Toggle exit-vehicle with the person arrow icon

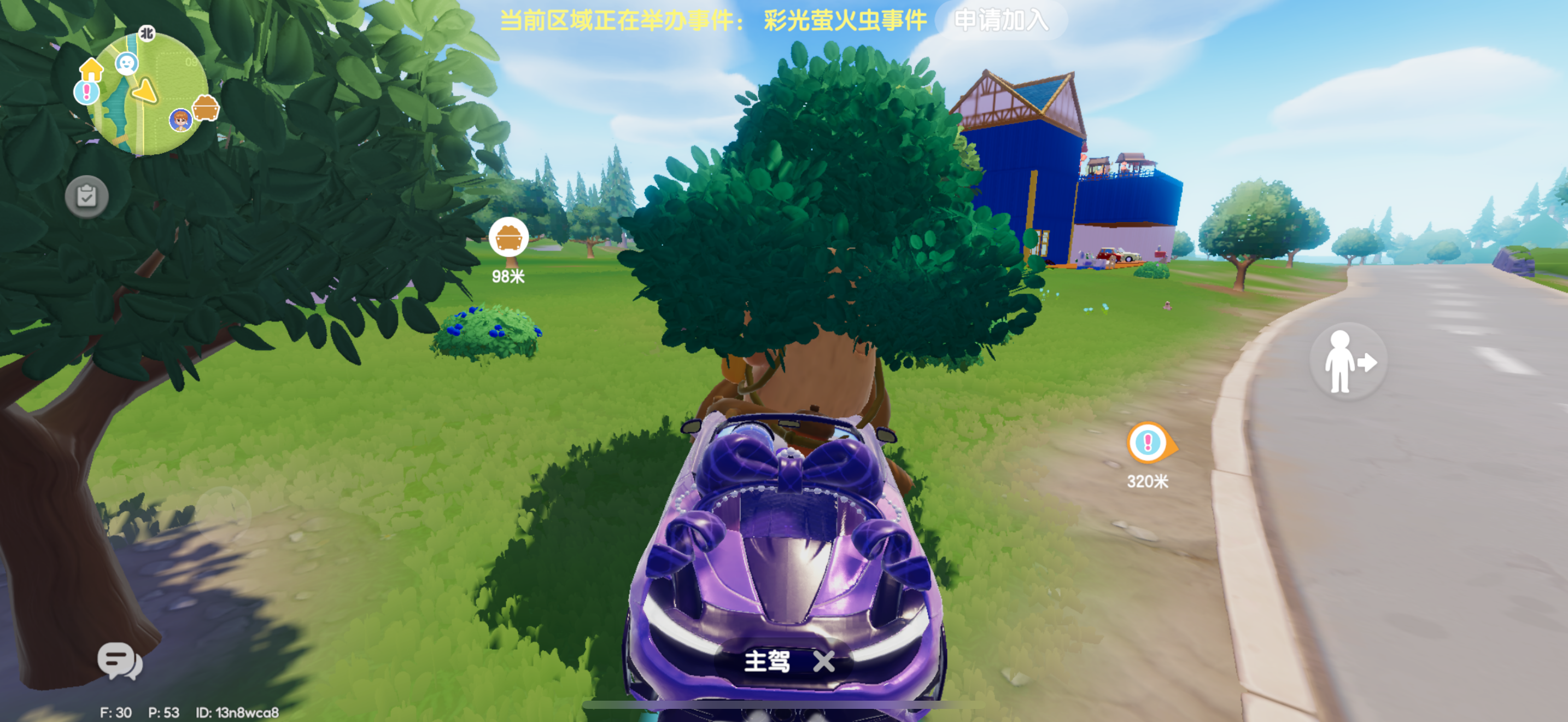1348,360
